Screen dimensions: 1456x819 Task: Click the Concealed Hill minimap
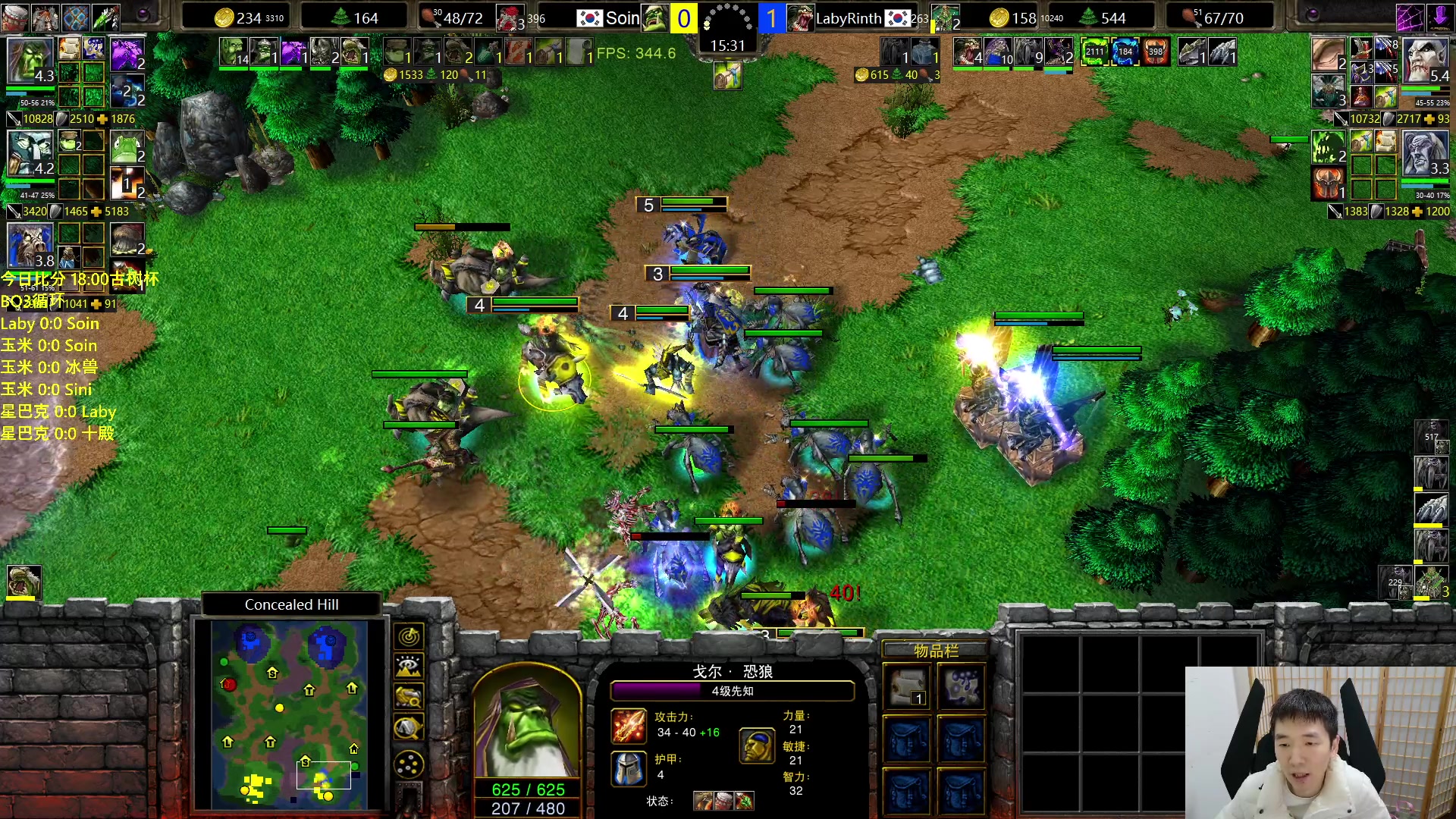point(289,714)
